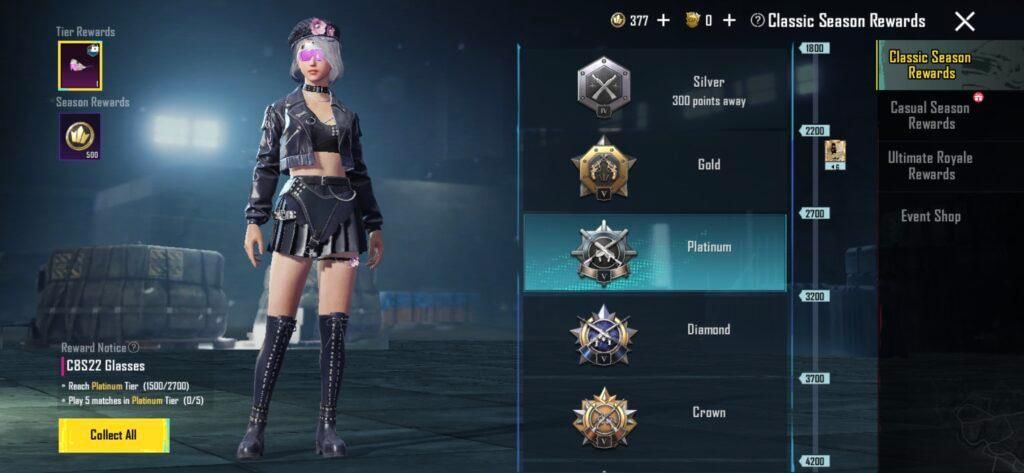1024x473 pixels.
Task: Select the Crown tier row
Action: (655, 412)
